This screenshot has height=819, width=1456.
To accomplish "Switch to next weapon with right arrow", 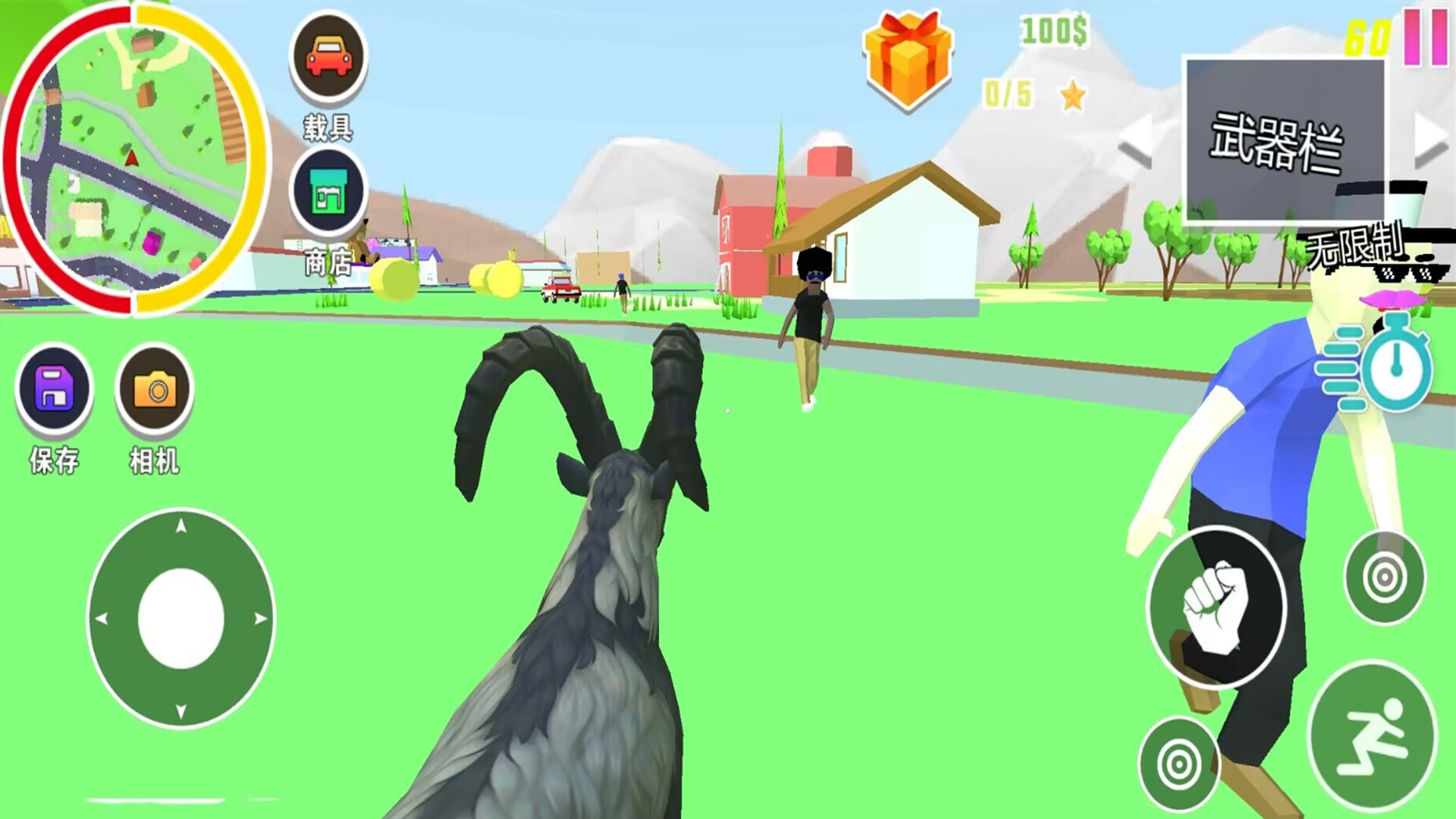I will (x=1430, y=140).
